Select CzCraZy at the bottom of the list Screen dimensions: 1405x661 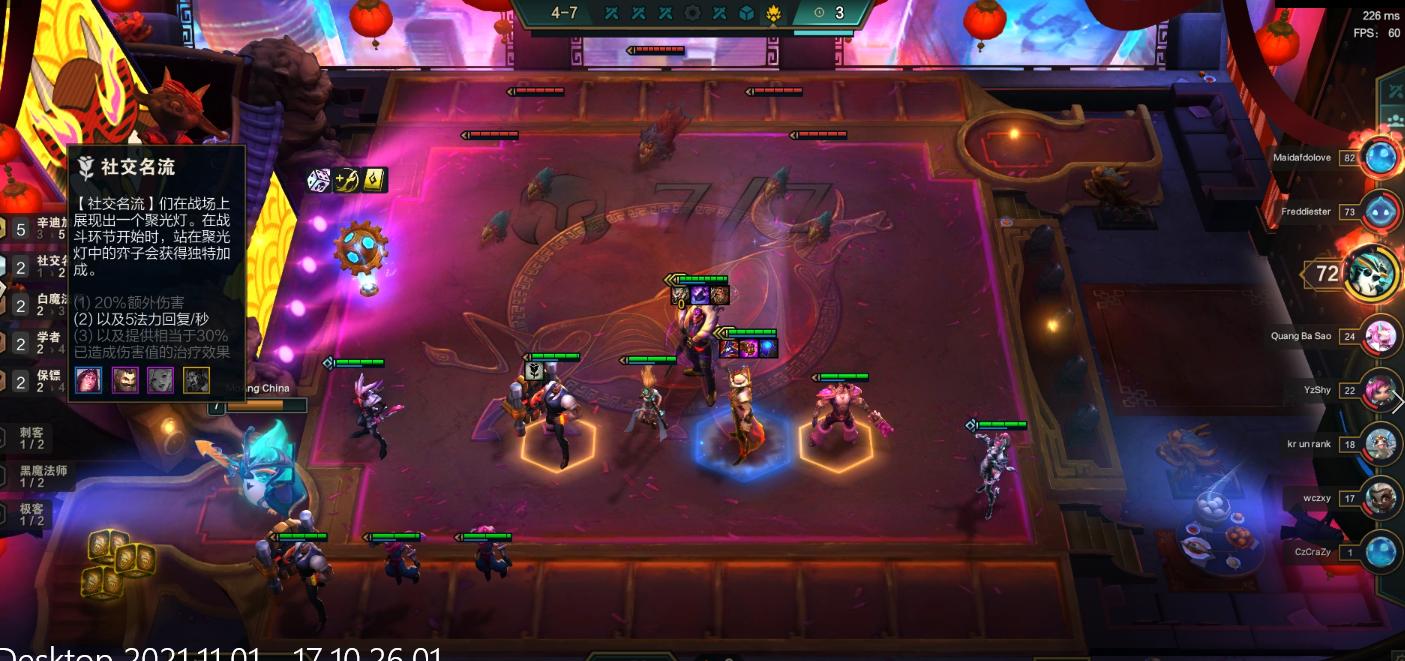point(1381,552)
